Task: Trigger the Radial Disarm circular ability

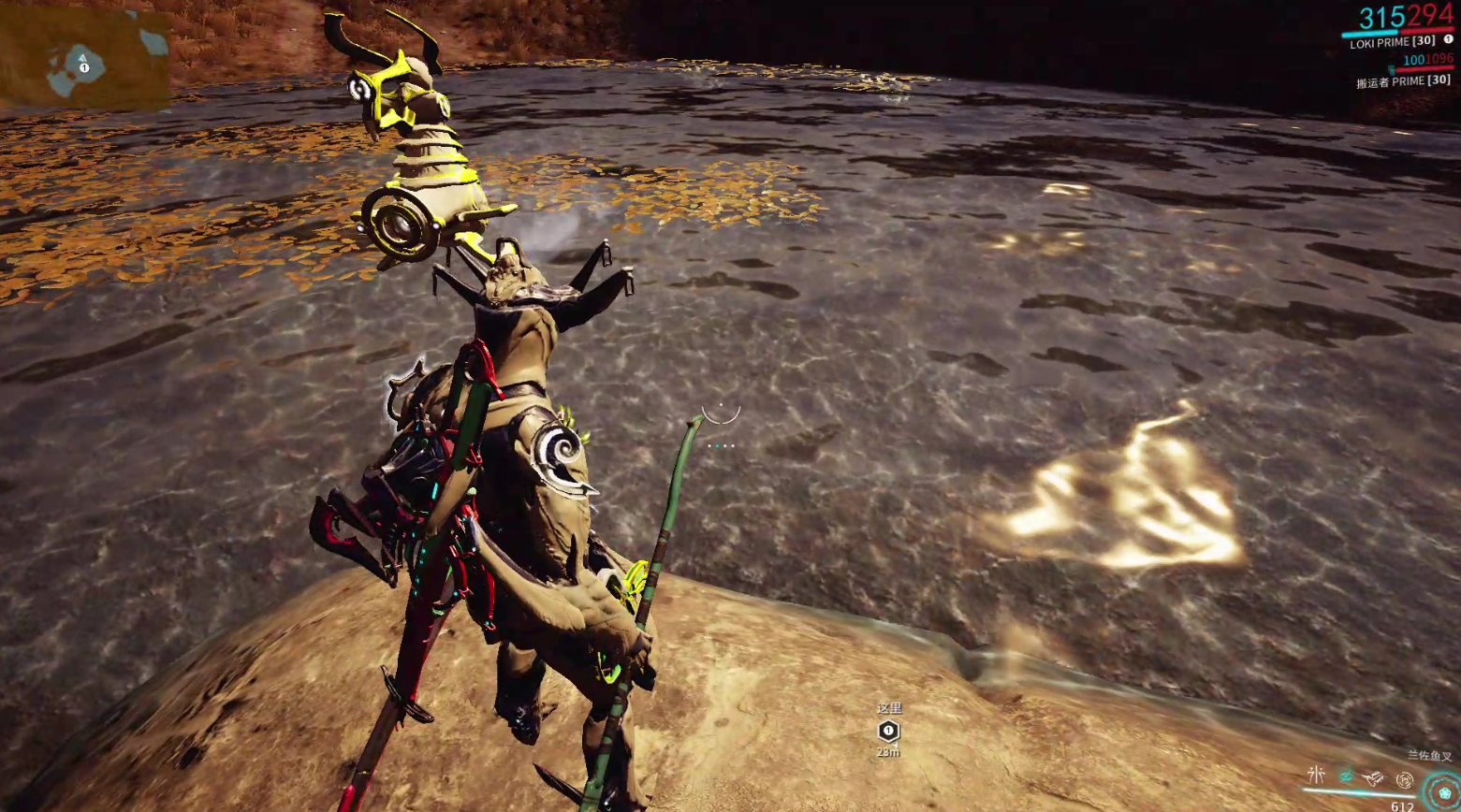Action: tap(1404, 779)
